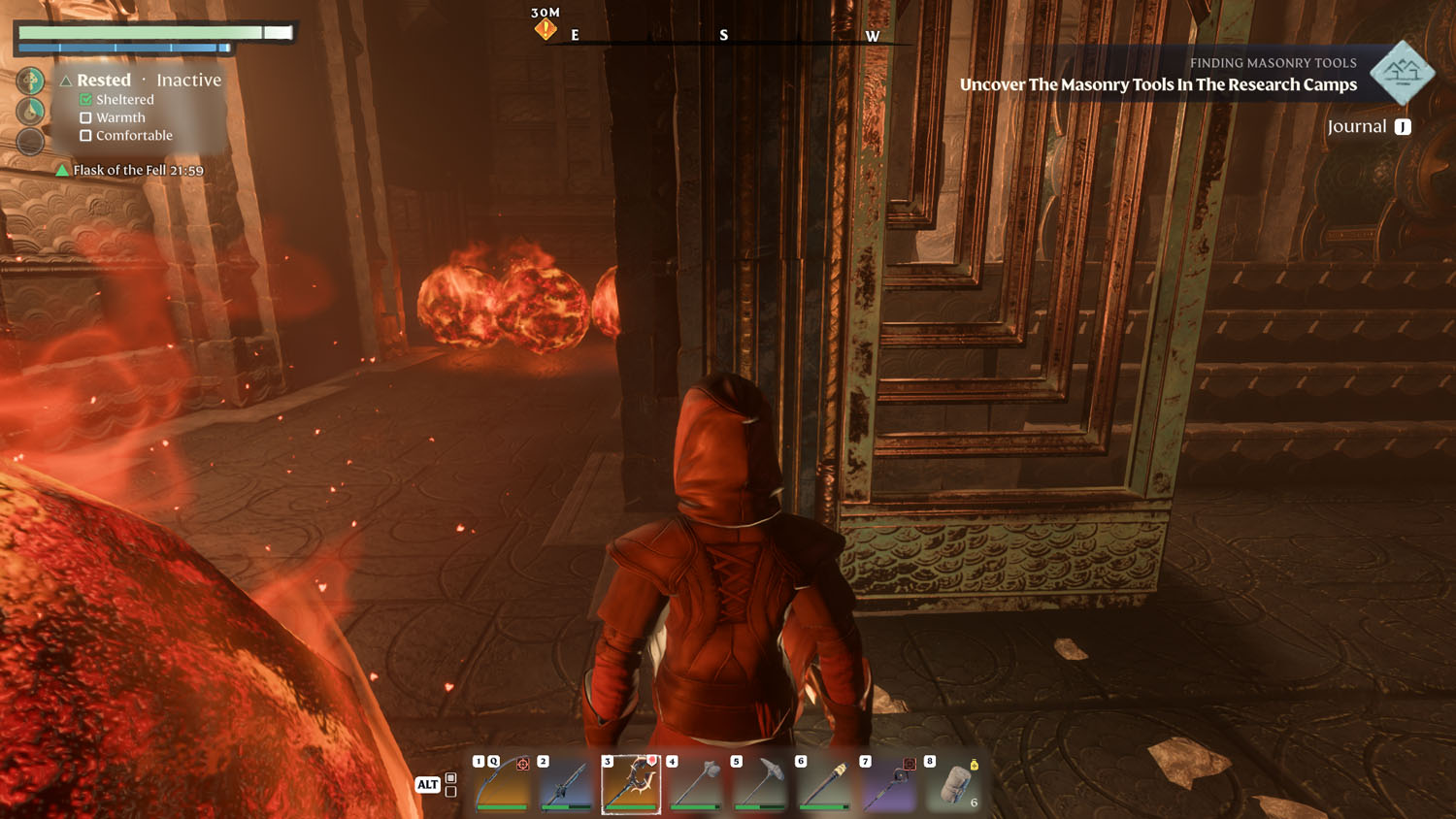Viewport: 1456px width, 819px height.
Task: Equip the pickaxe in hotbar slot 5
Action: point(760,784)
